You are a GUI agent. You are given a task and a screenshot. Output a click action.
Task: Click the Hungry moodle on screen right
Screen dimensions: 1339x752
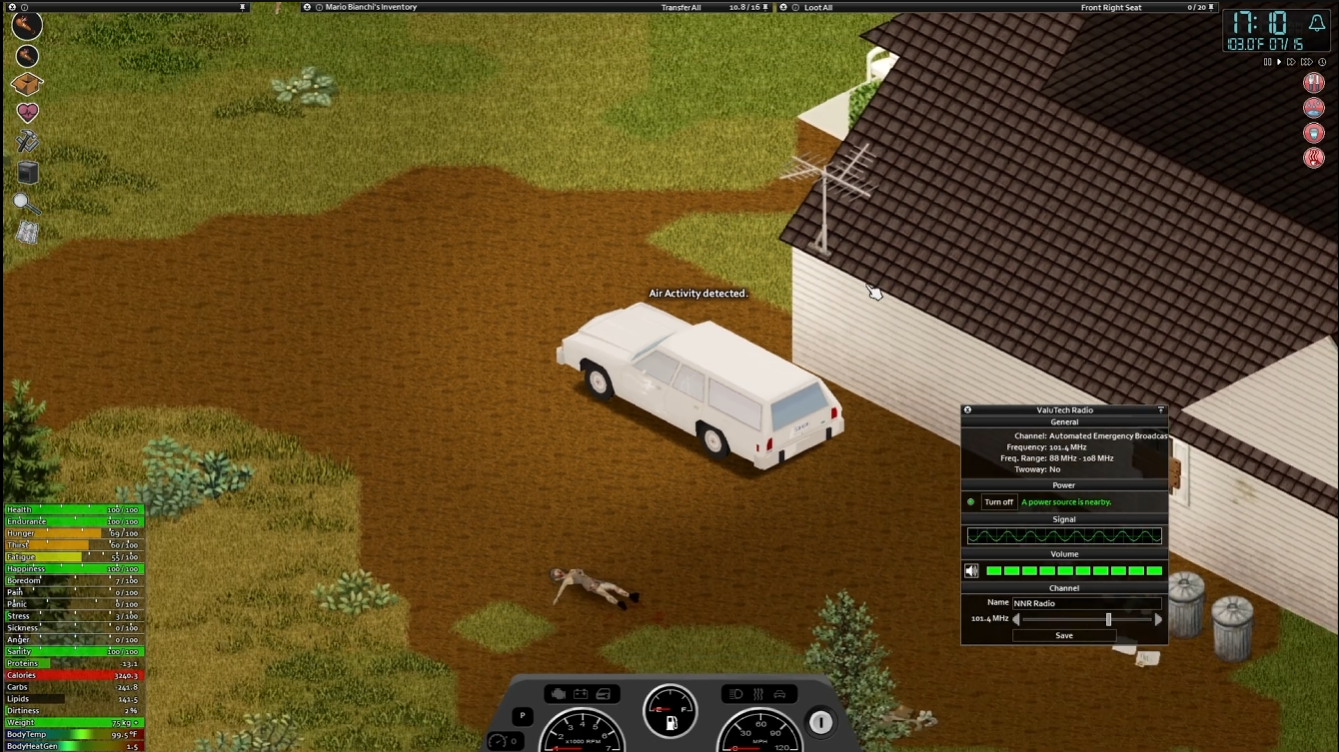pos(1314,82)
